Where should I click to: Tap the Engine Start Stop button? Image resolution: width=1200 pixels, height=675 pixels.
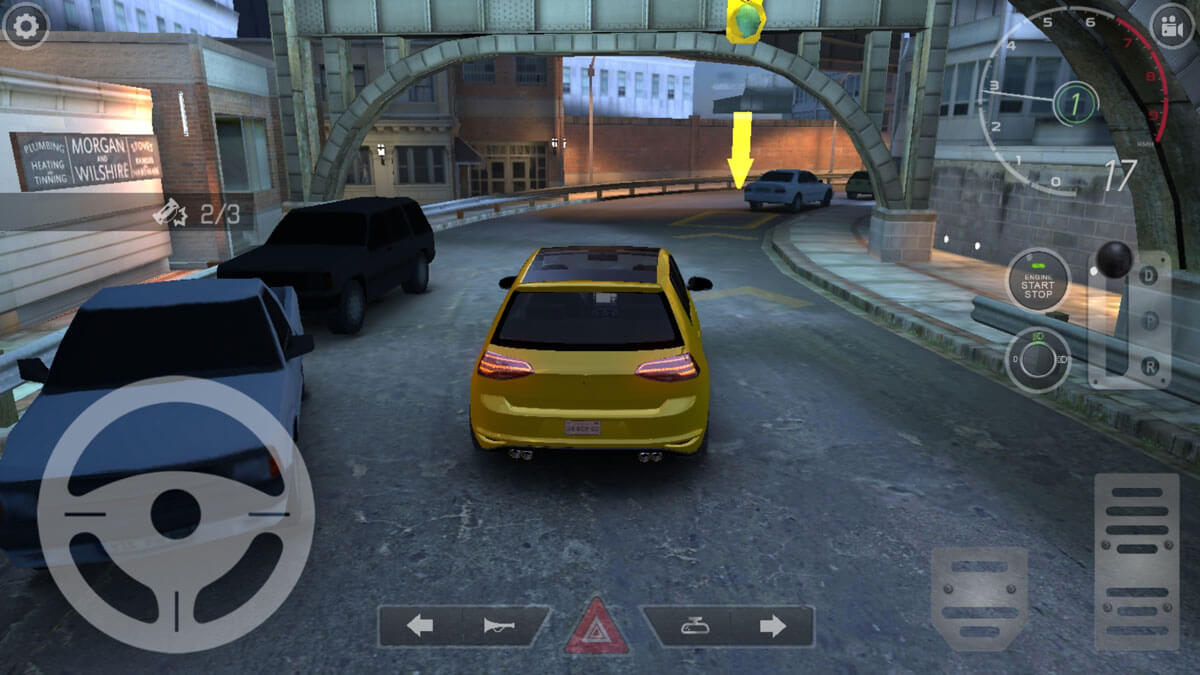[1037, 279]
